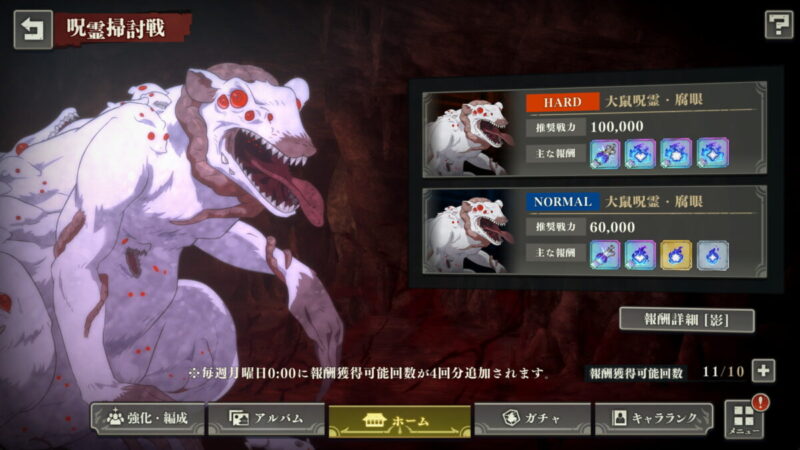Screen dimensions: 800x450
Task: Open the 報酬詳細 reward details button
Action: 685,320
